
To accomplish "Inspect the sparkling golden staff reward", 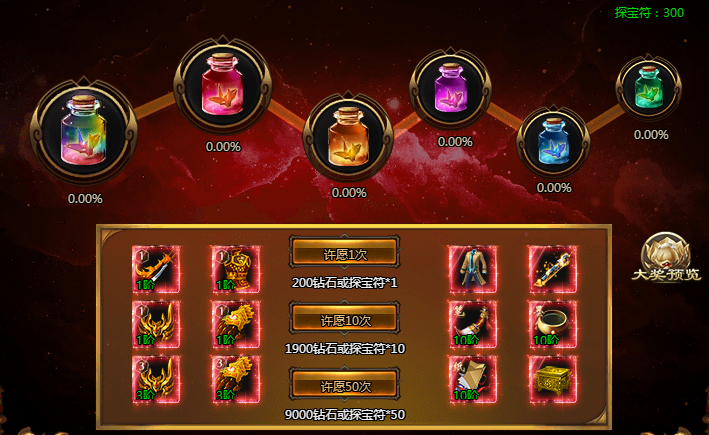I will pos(553,269).
